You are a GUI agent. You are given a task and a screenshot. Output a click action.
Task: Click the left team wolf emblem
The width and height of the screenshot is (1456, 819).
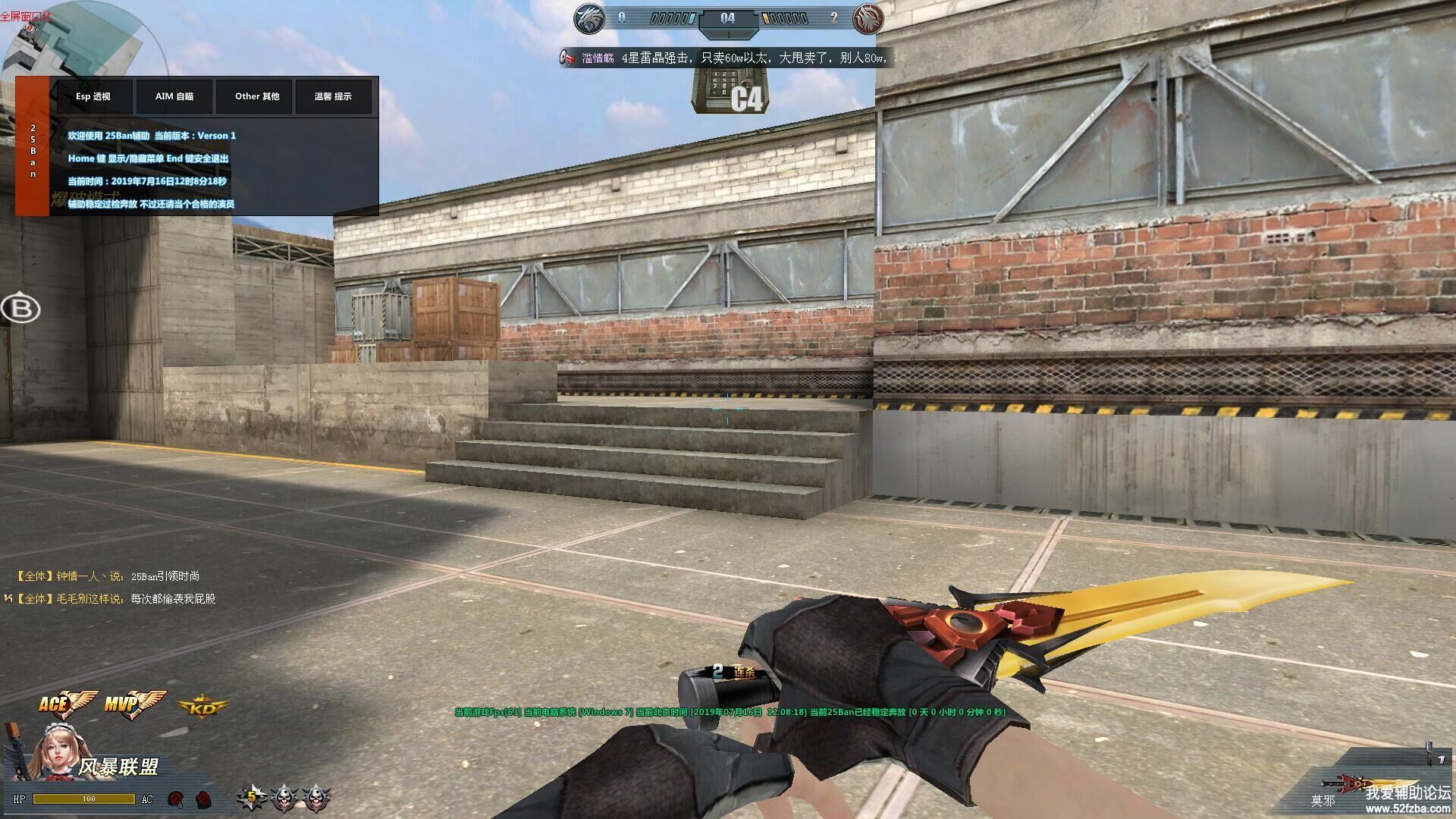588,19
